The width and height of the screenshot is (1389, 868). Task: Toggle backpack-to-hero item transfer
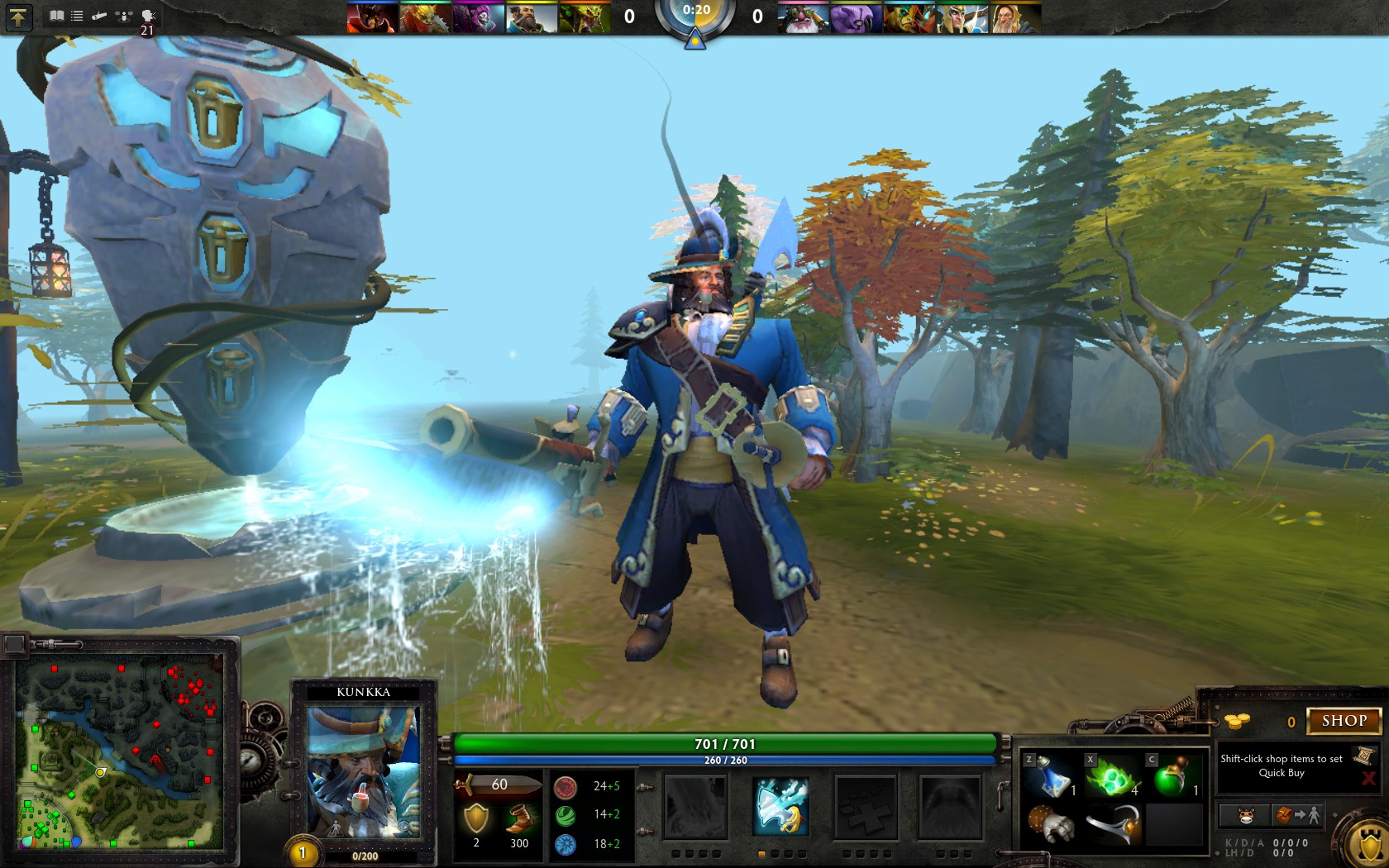tap(1296, 816)
